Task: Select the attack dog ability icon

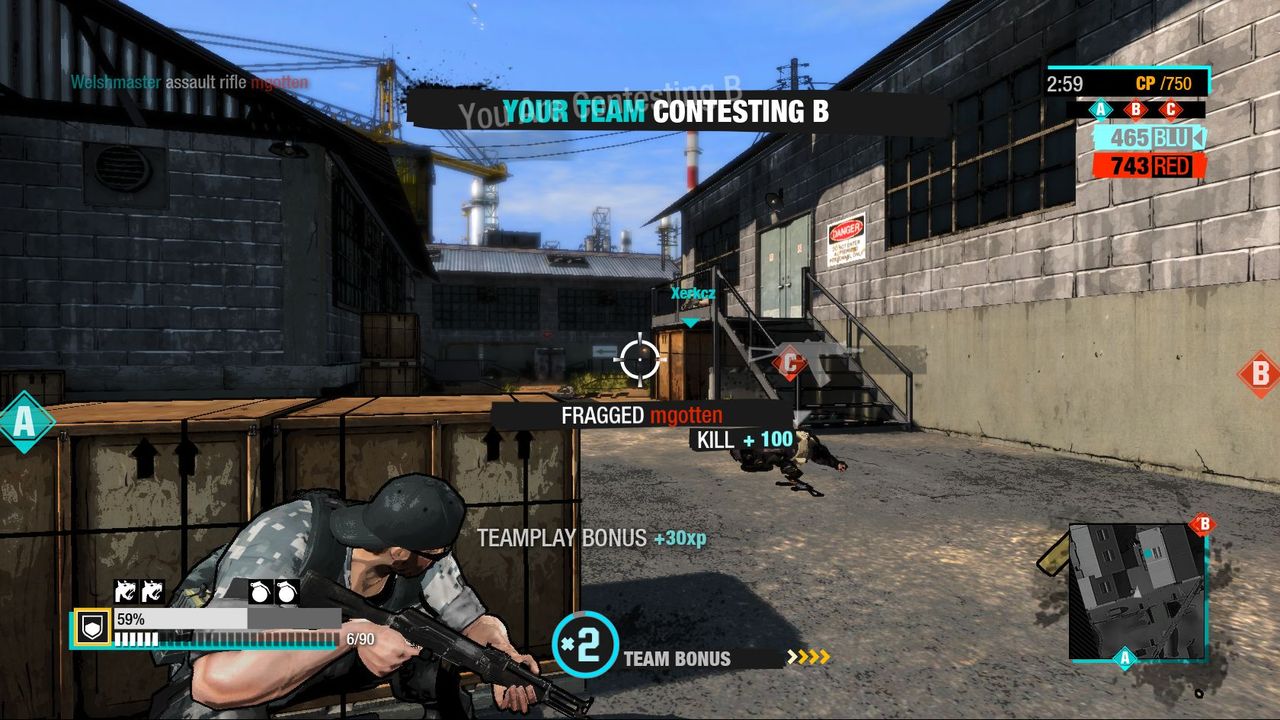Action: (126, 591)
